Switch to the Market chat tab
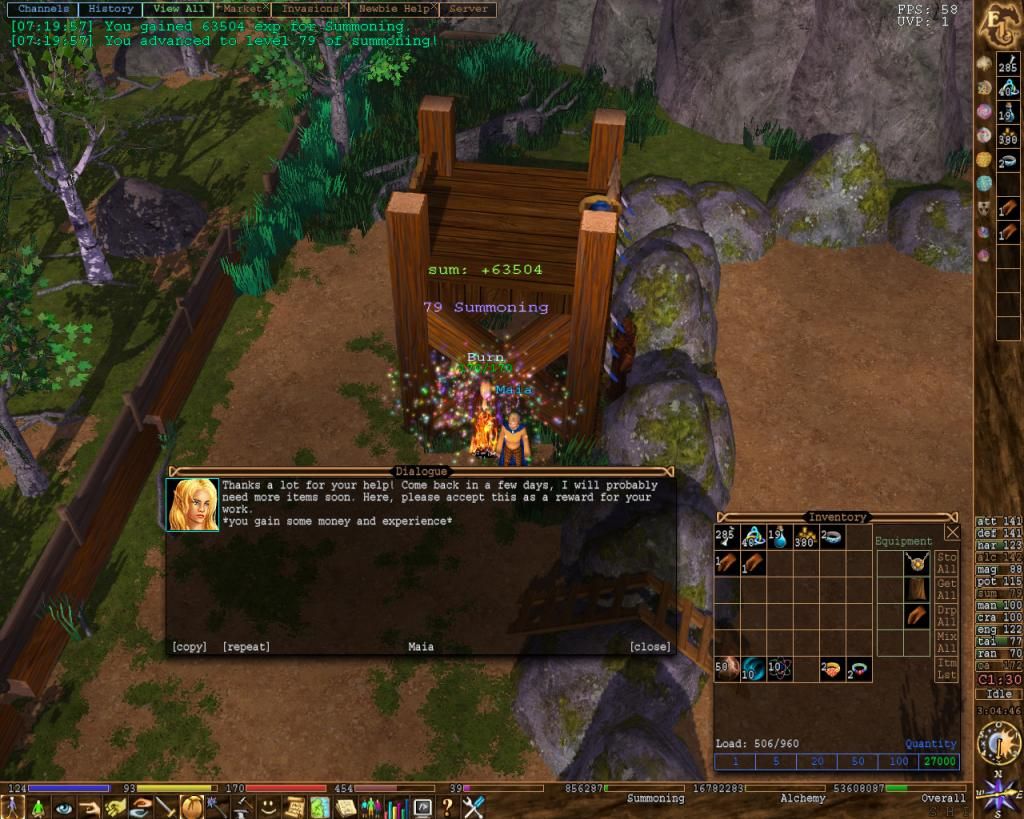The height and width of the screenshot is (819, 1024). 243,9
